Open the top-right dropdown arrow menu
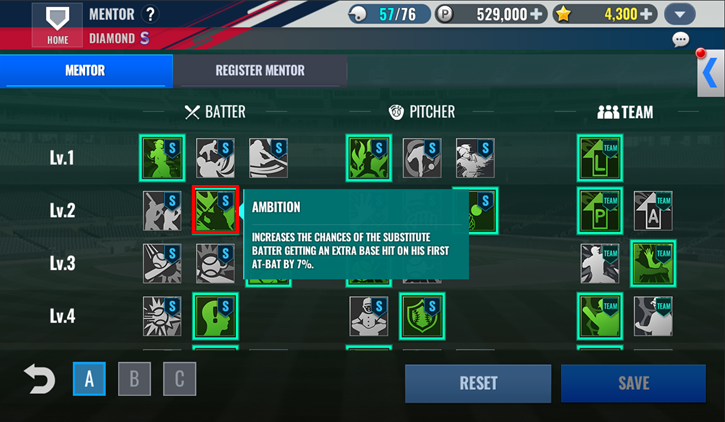Screen dimensions: 725x422 coord(680,14)
